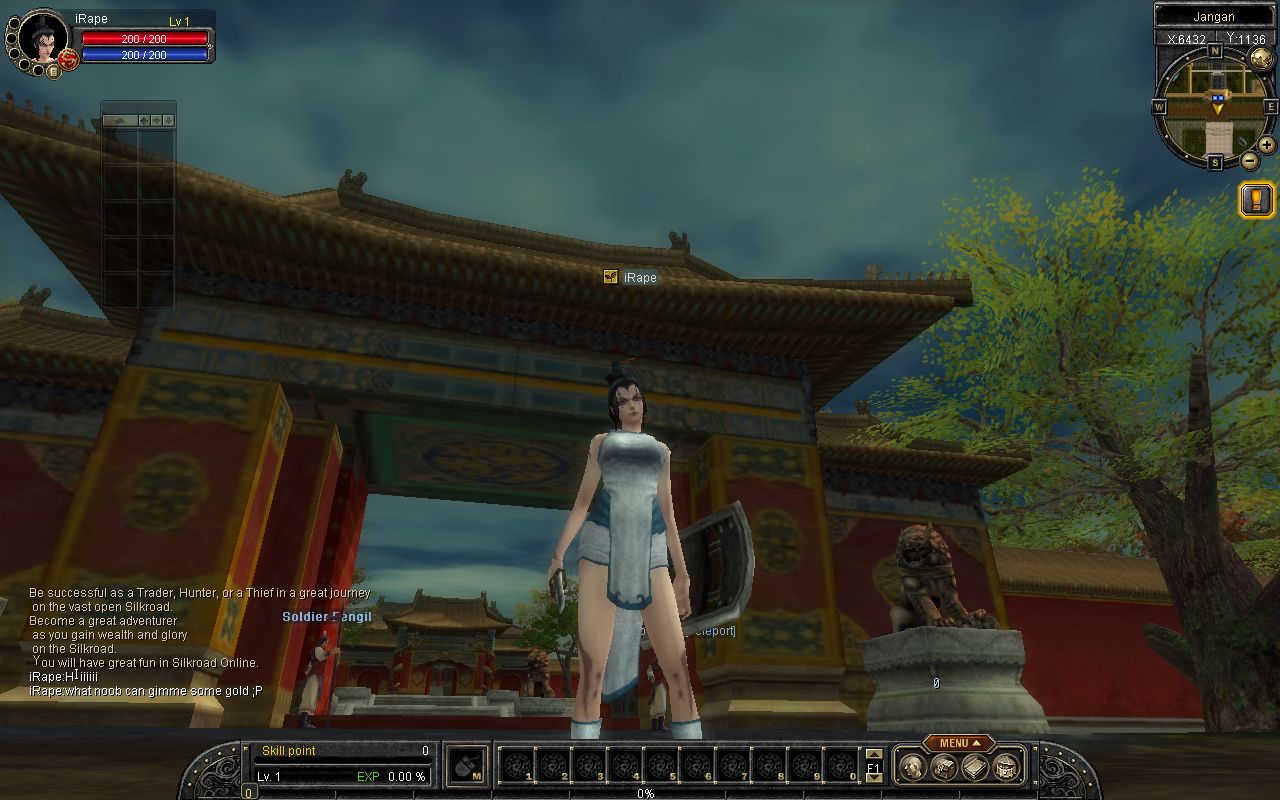The image size is (1280, 800).
Task: Click the mouse mode button marked M
Action: tap(467, 767)
